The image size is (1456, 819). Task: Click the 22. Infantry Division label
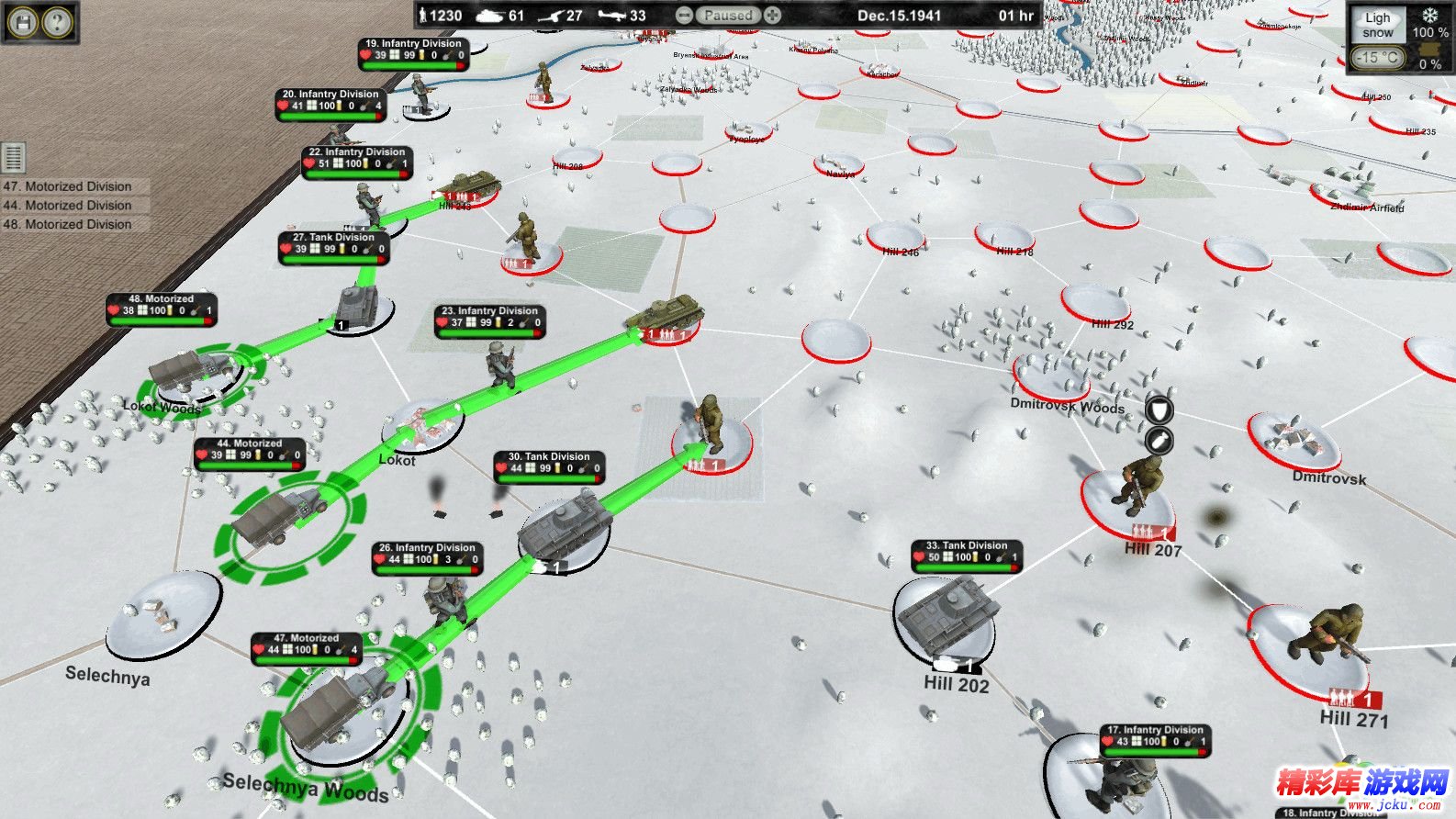click(357, 151)
